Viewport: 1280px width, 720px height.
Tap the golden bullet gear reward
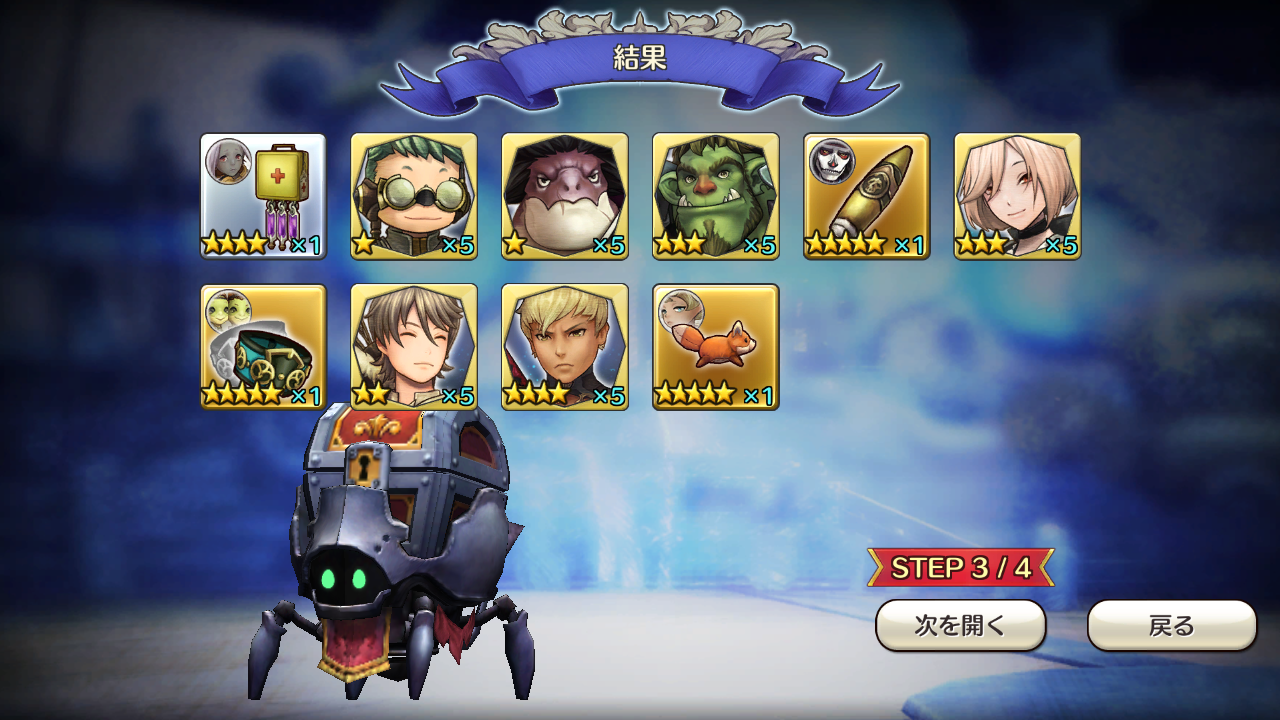[867, 196]
